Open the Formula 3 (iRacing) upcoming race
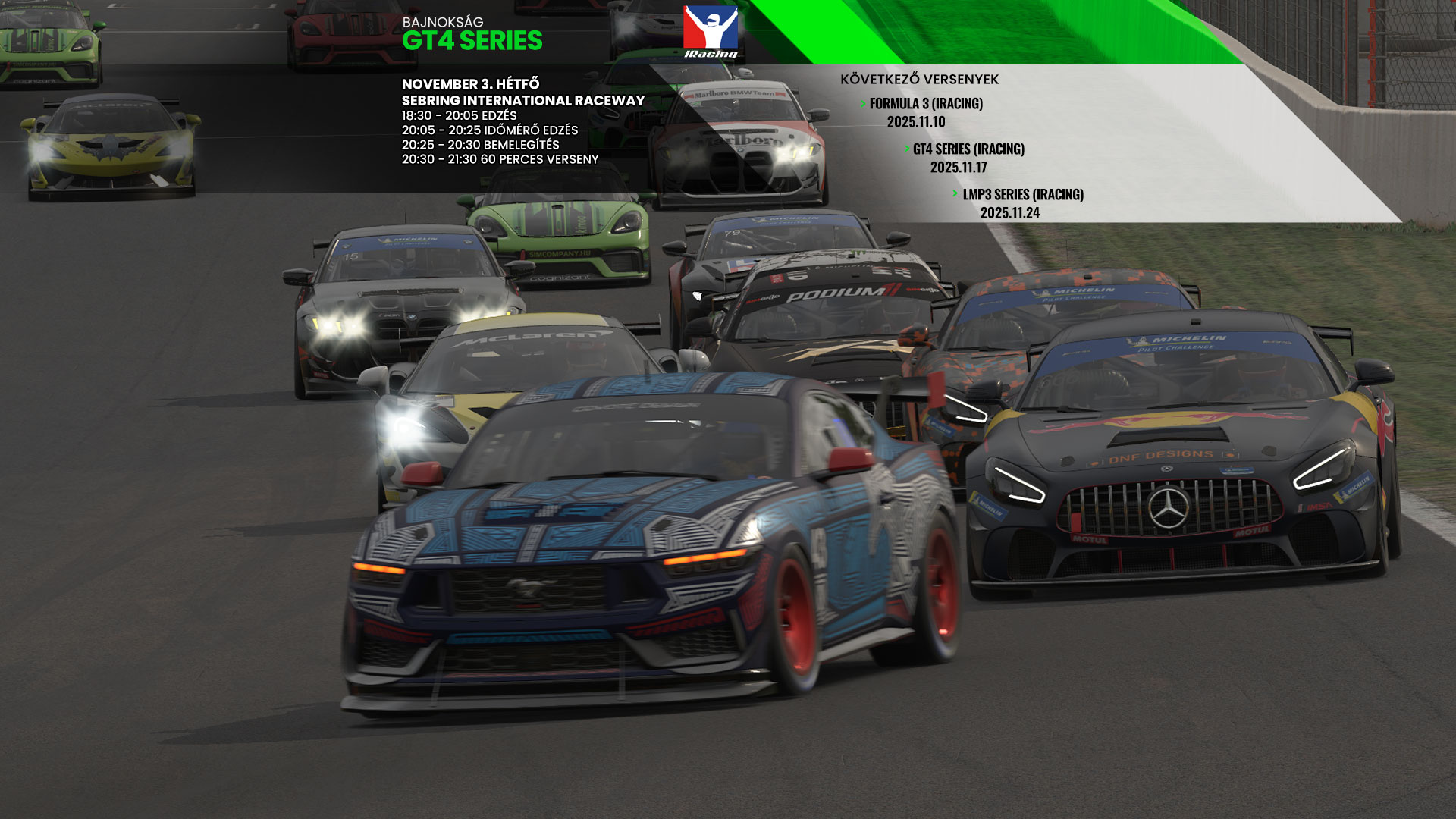 (x=925, y=104)
